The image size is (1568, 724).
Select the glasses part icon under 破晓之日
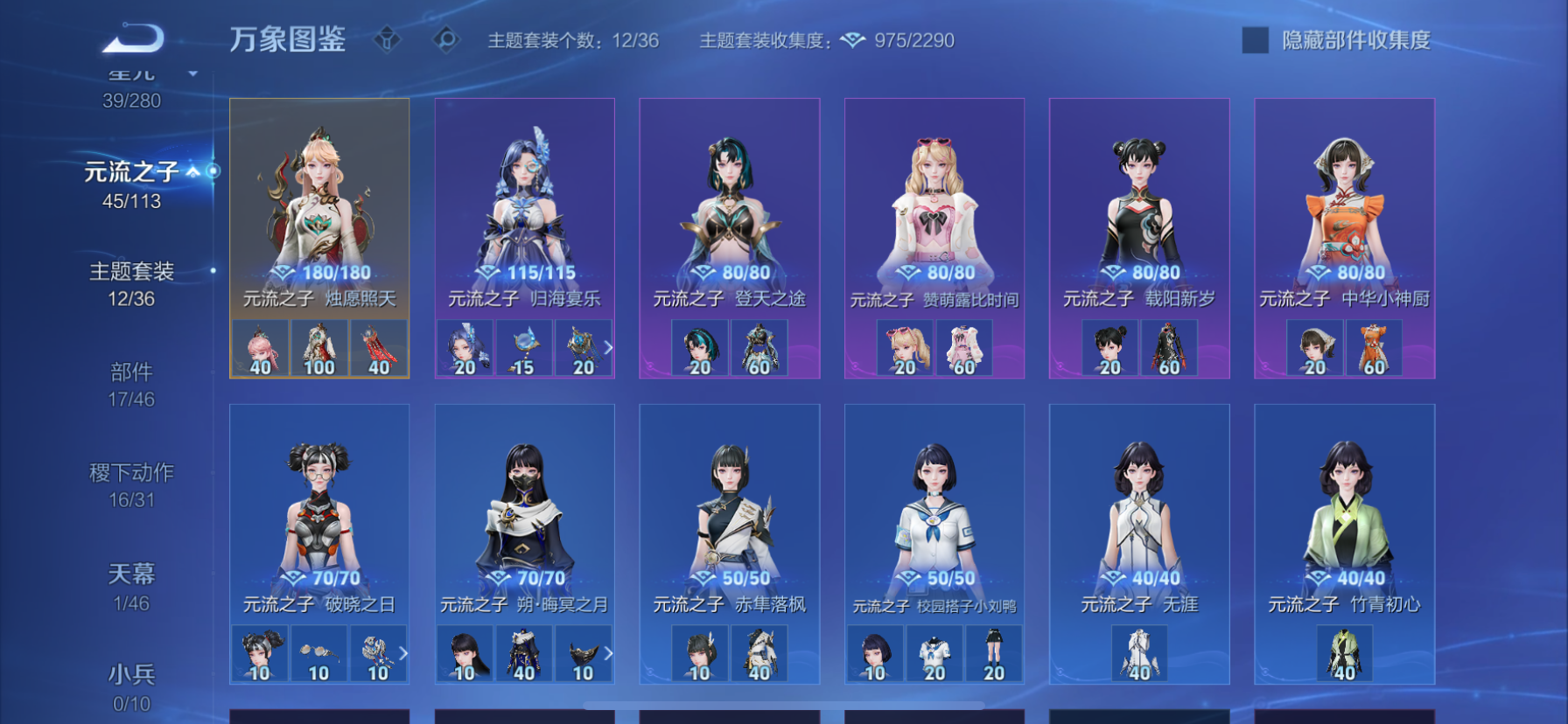pyautogui.click(x=319, y=653)
